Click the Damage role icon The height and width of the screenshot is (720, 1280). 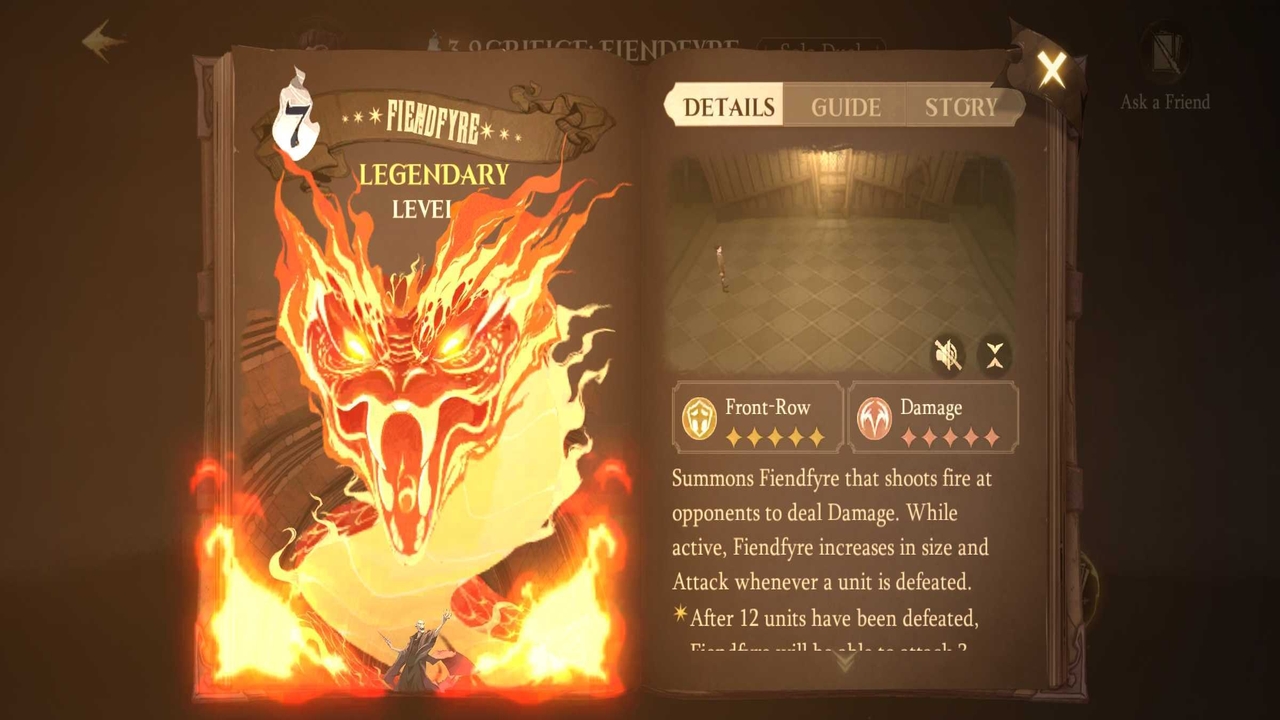pos(876,416)
